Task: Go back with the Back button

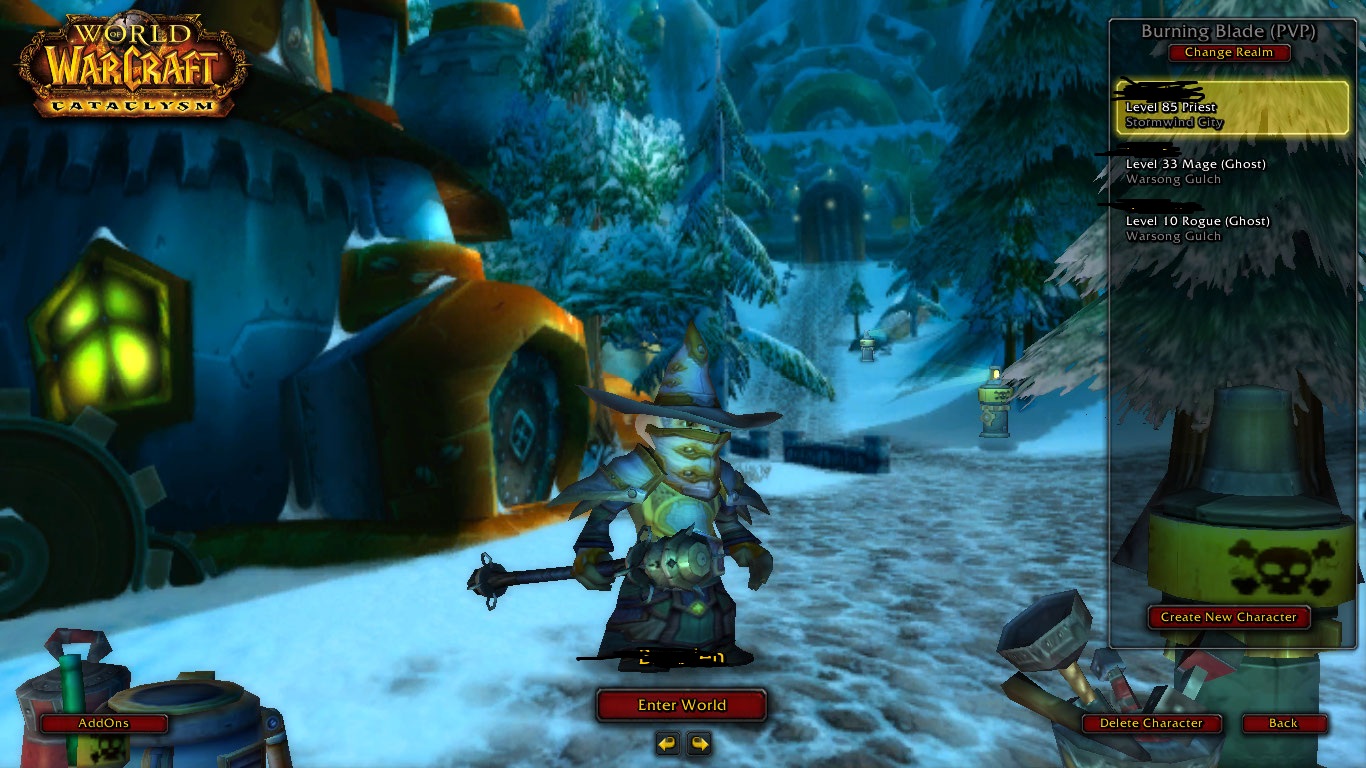Action: point(1283,723)
